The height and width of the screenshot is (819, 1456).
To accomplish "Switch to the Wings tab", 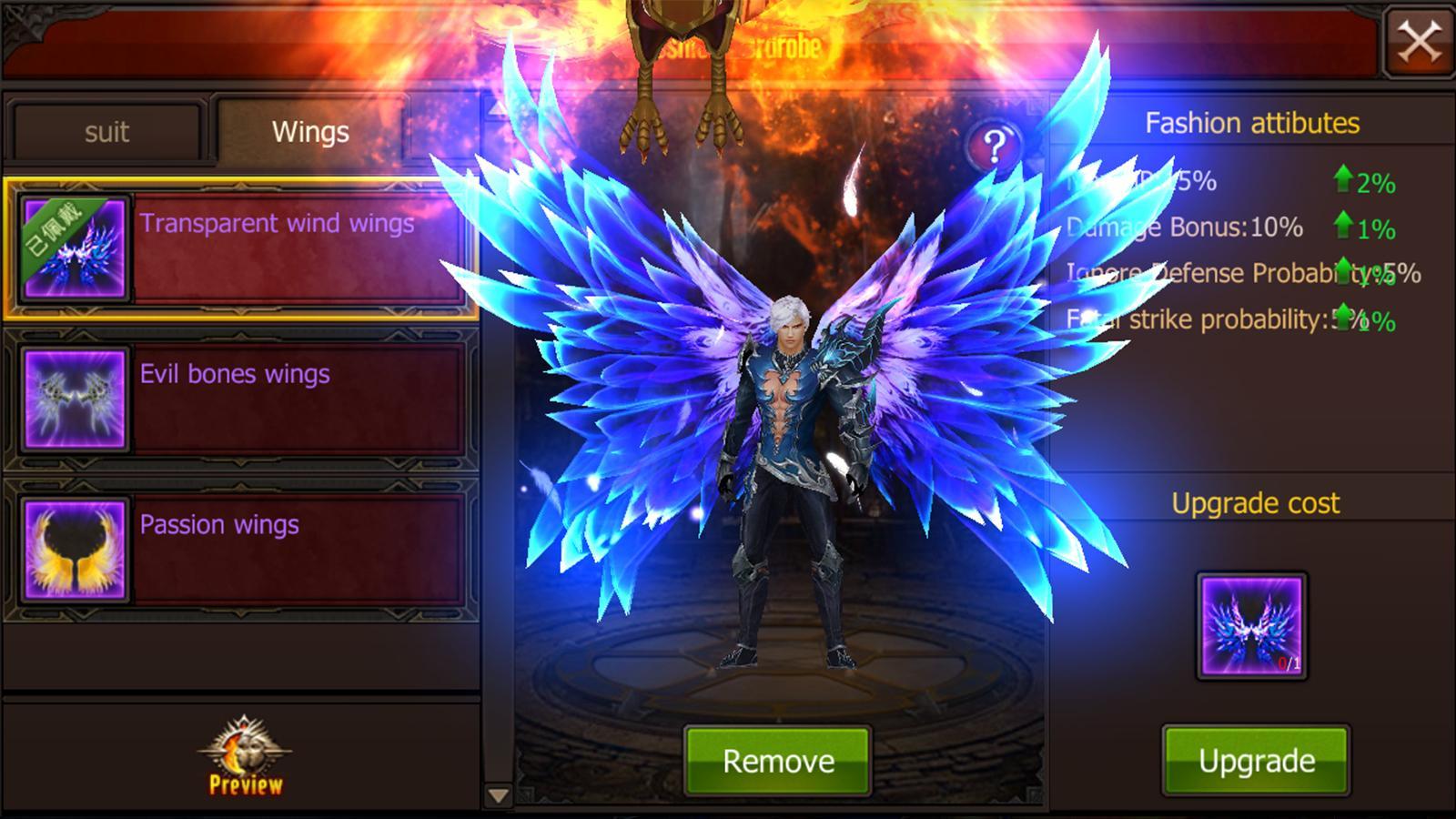I will click(x=309, y=132).
